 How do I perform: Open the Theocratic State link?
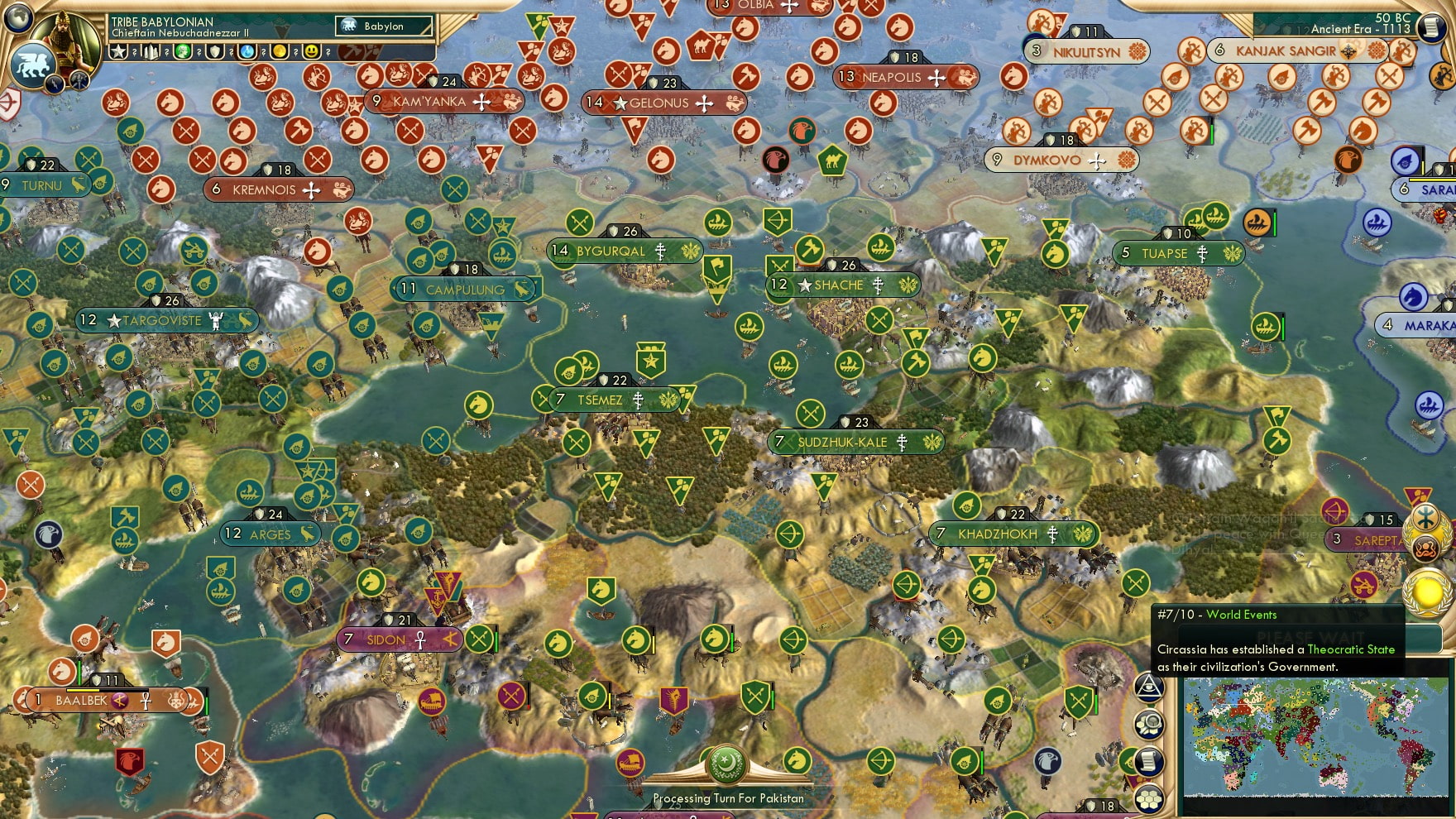[1351, 649]
